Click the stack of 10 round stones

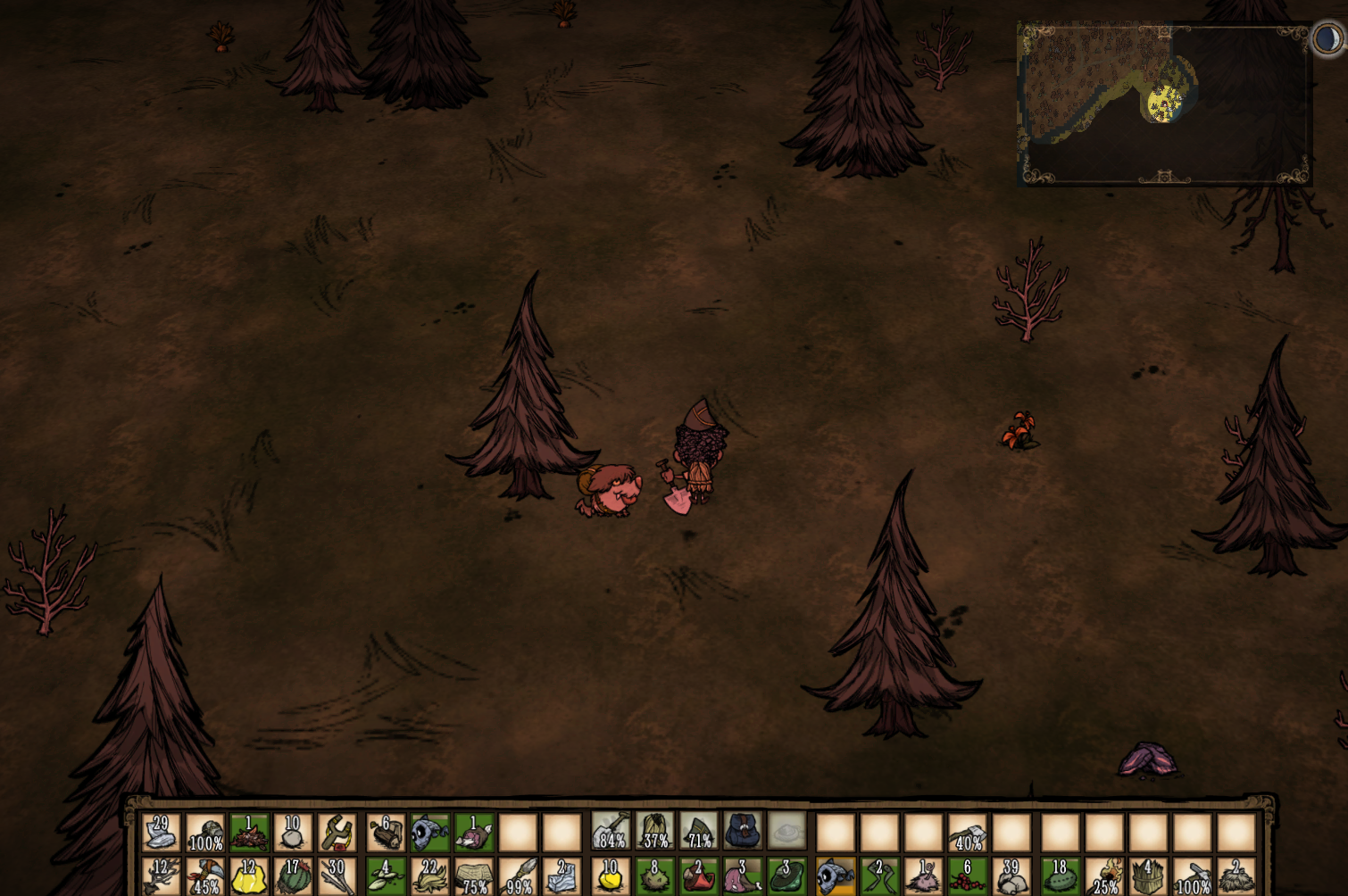click(293, 833)
